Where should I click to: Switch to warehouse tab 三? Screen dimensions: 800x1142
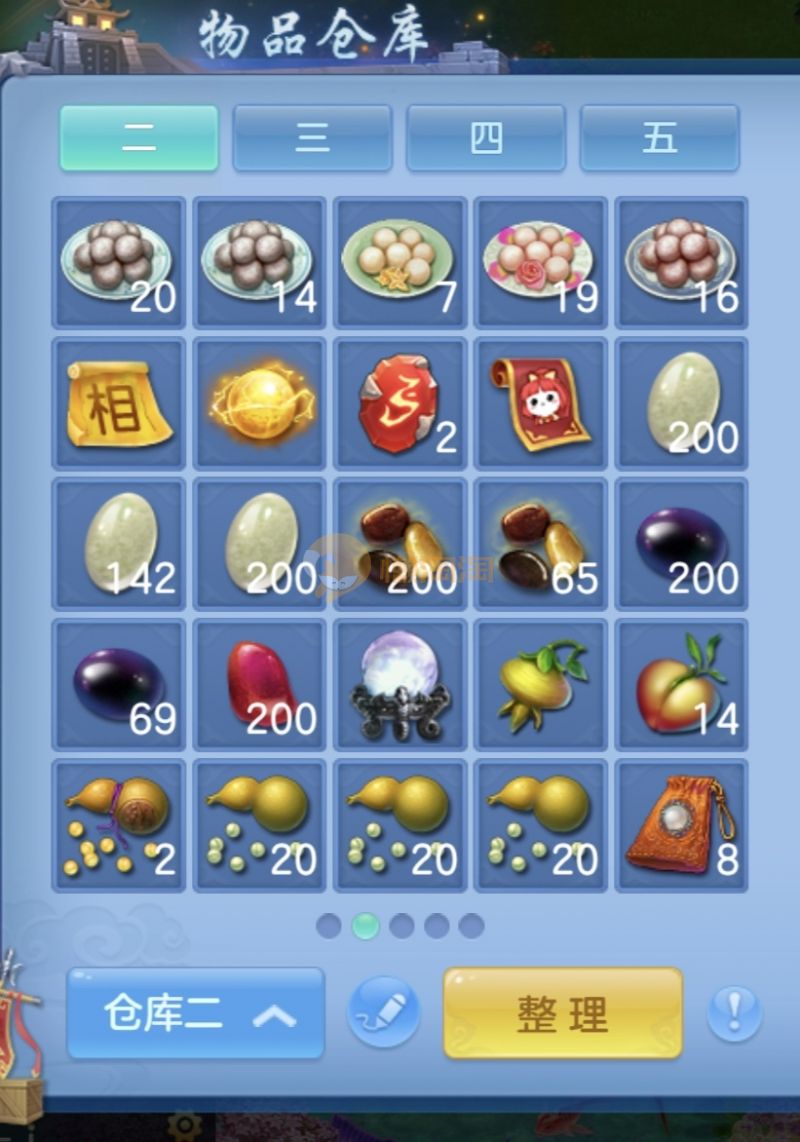click(x=312, y=138)
